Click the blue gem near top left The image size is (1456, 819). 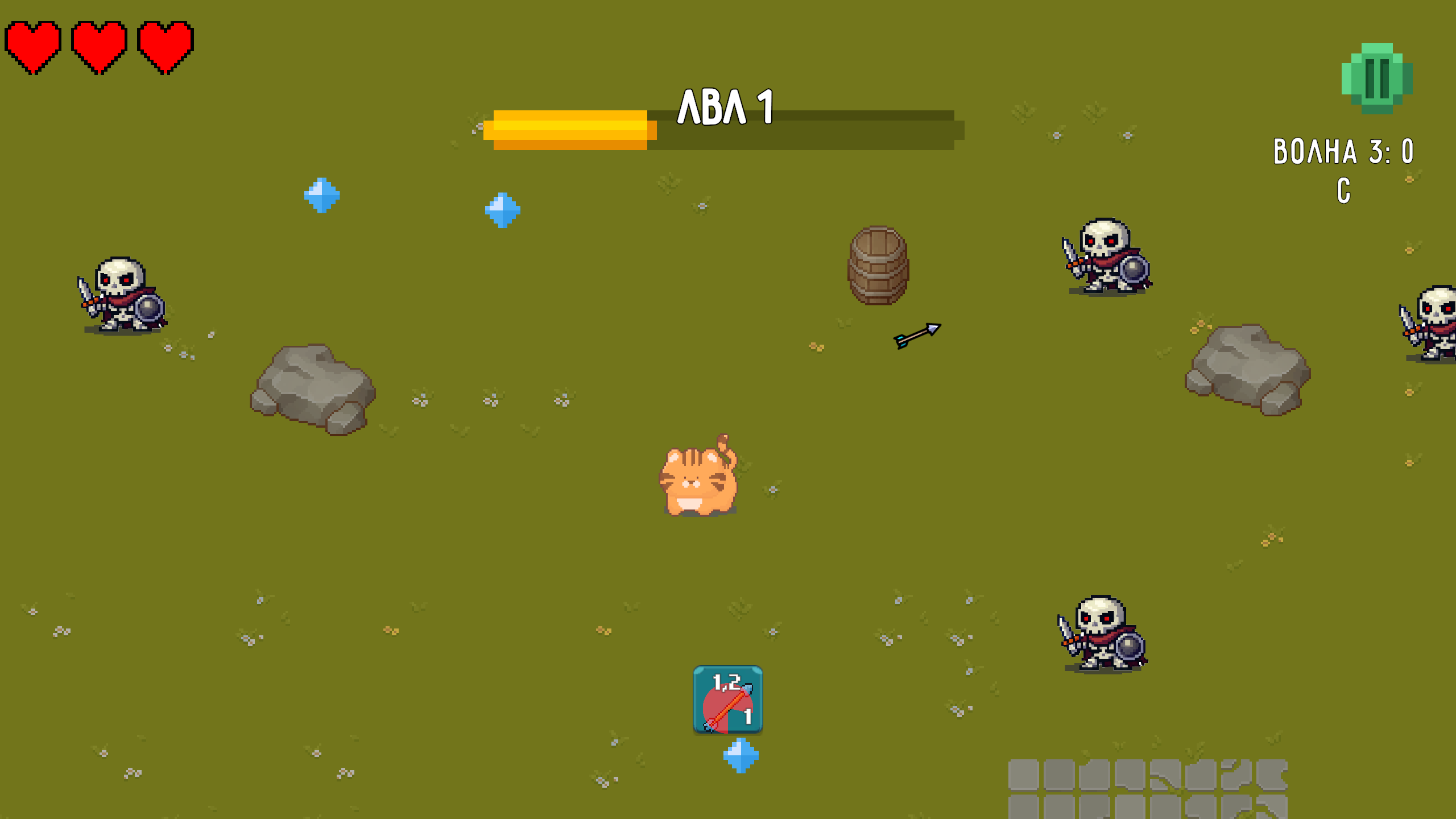click(x=322, y=196)
